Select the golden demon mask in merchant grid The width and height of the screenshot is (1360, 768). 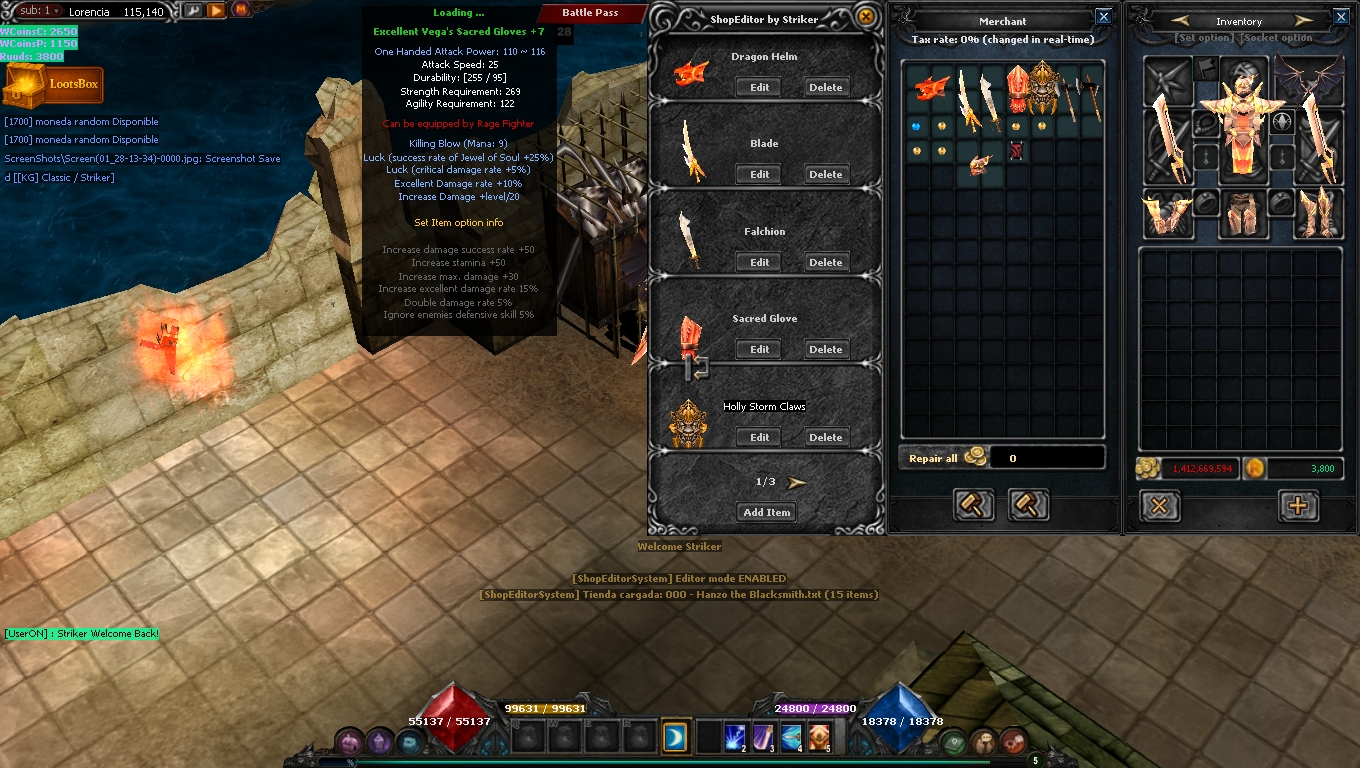[1042, 88]
